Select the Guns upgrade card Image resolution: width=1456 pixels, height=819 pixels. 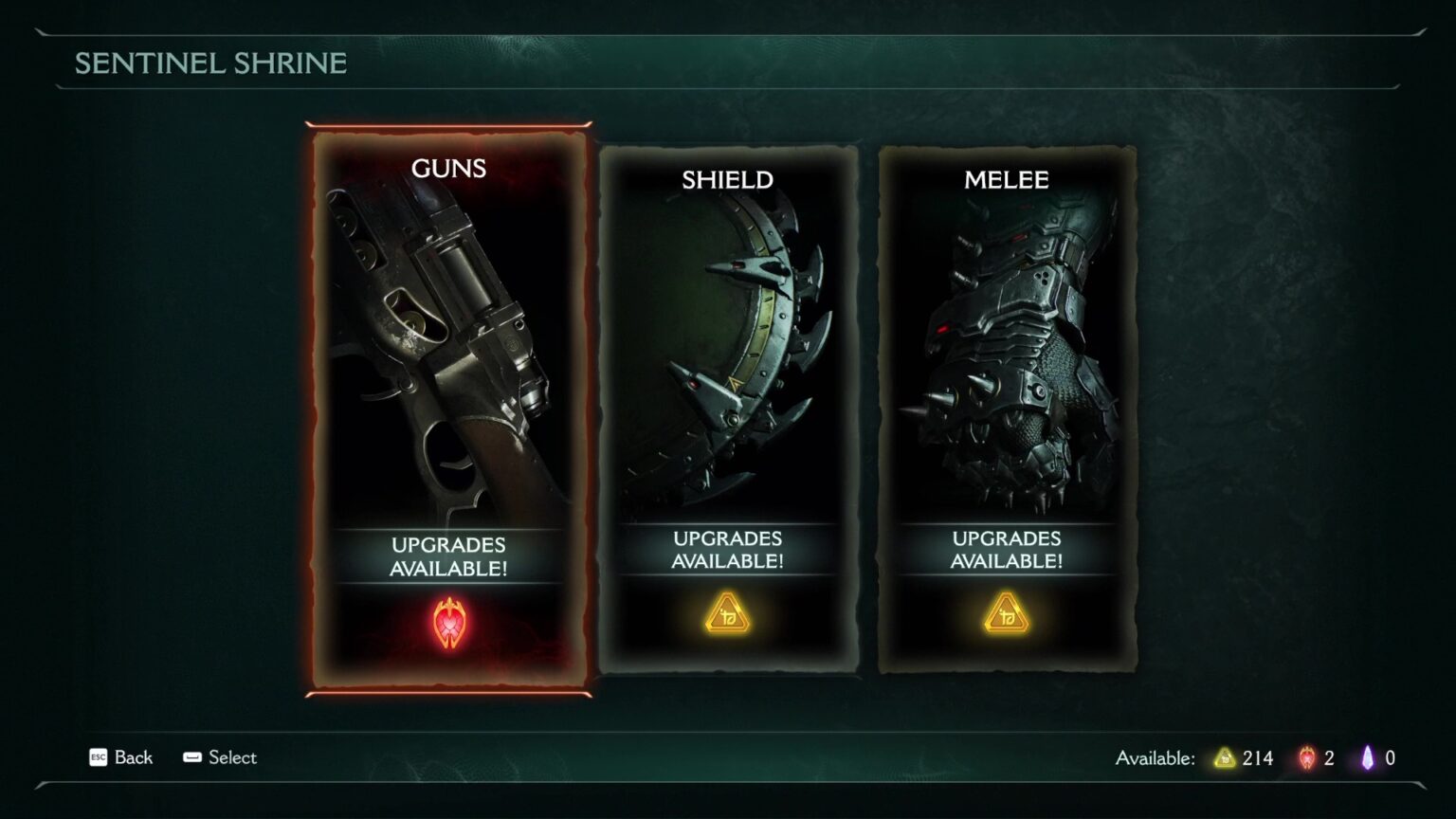click(x=448, y=408)
